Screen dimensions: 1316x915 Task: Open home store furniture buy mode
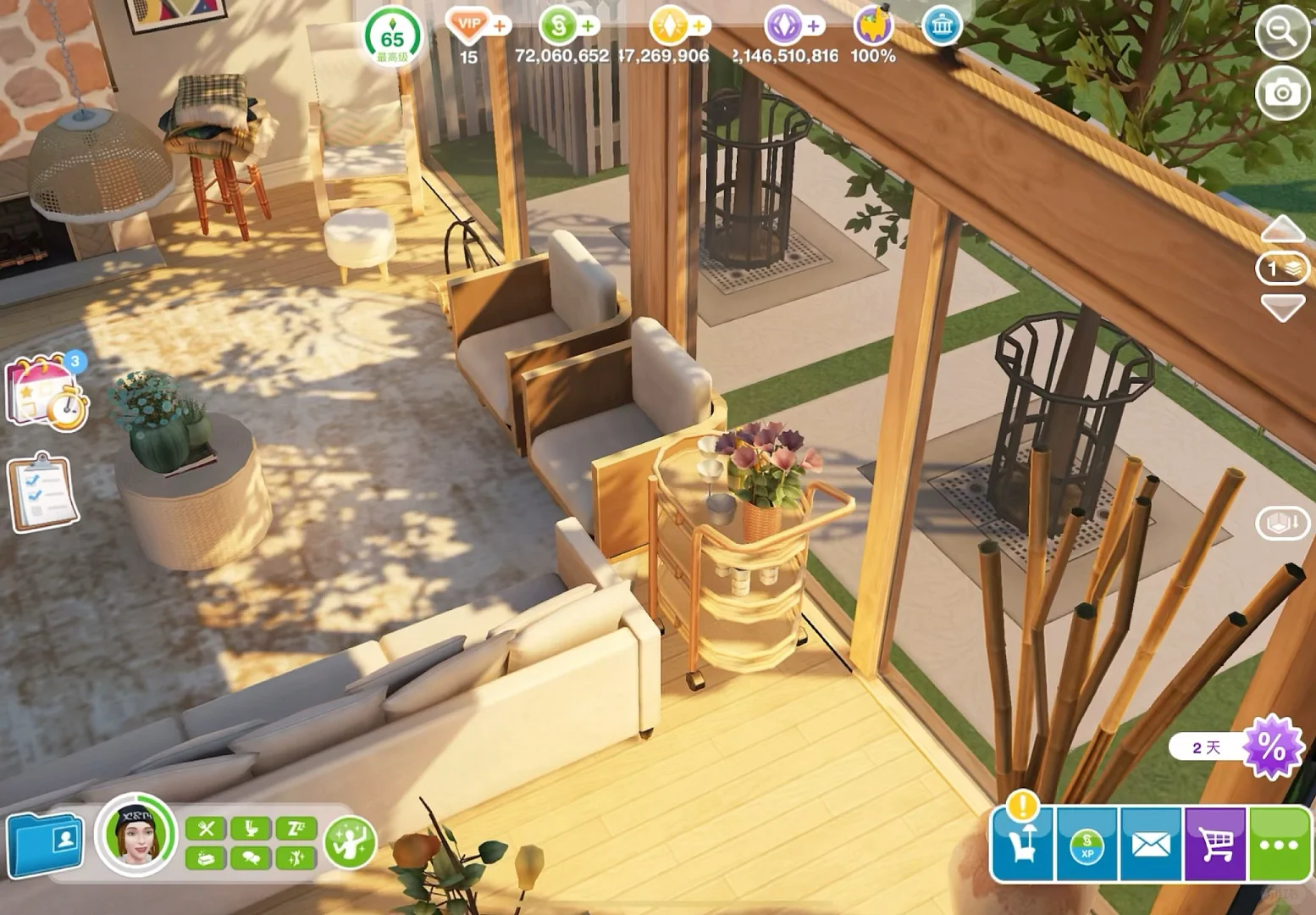pos(1022,843)
